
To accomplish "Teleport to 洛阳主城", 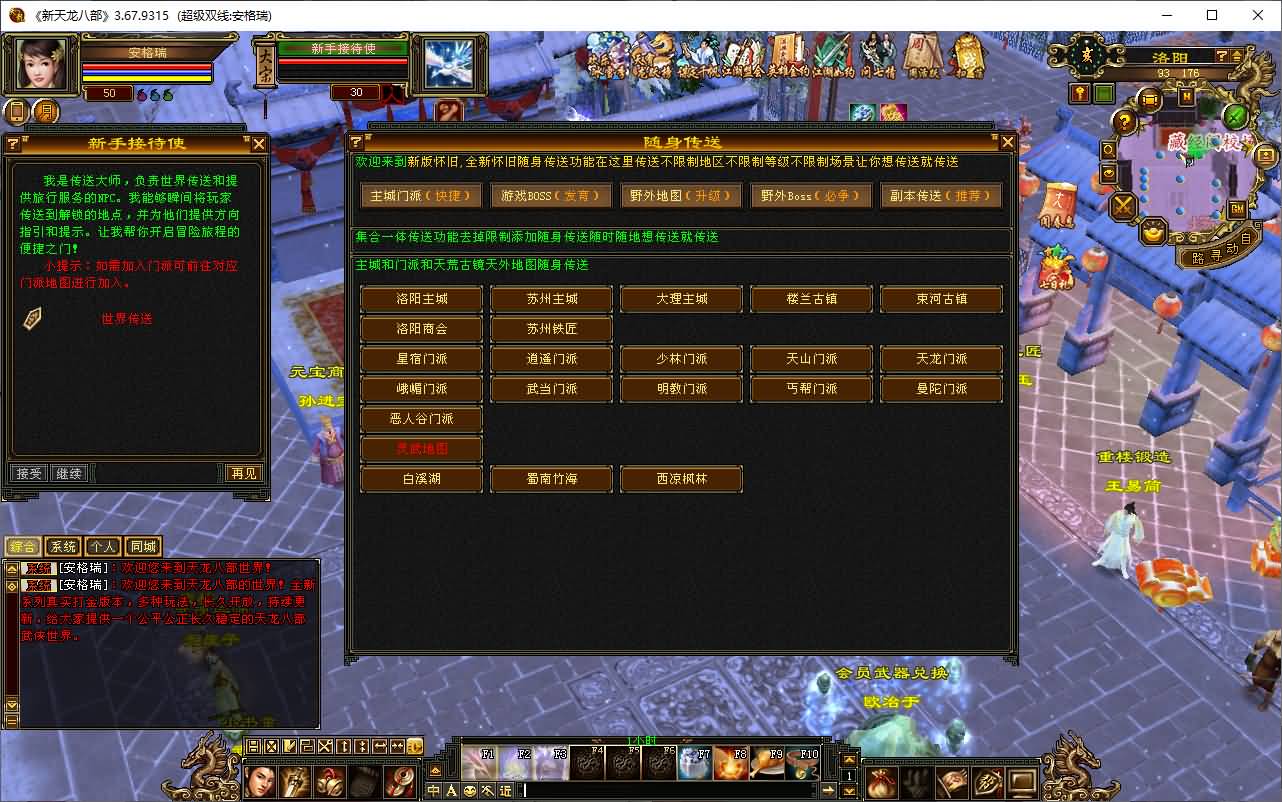I will click(x=421, y=299).
